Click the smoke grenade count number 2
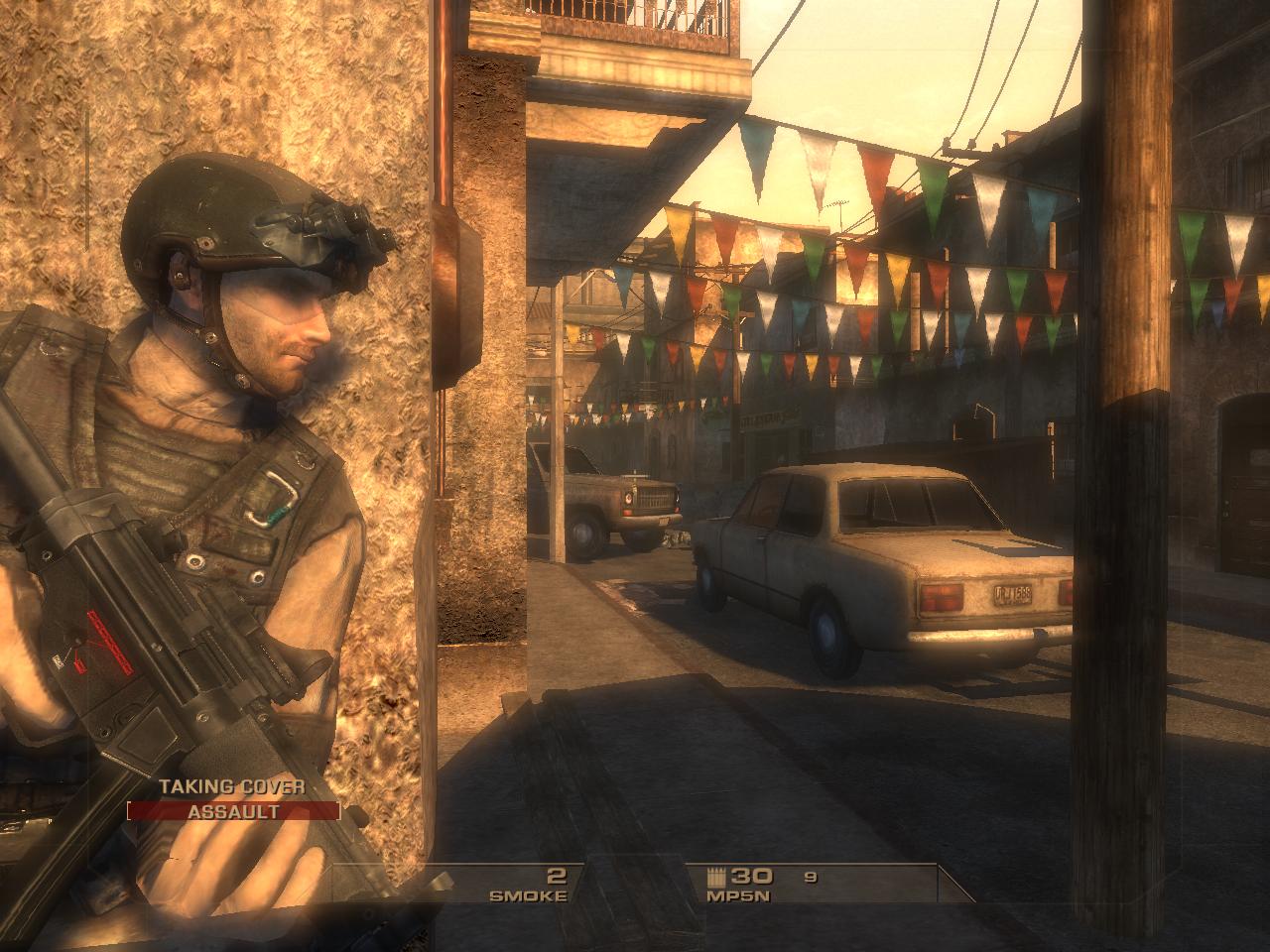 point(556,876)
